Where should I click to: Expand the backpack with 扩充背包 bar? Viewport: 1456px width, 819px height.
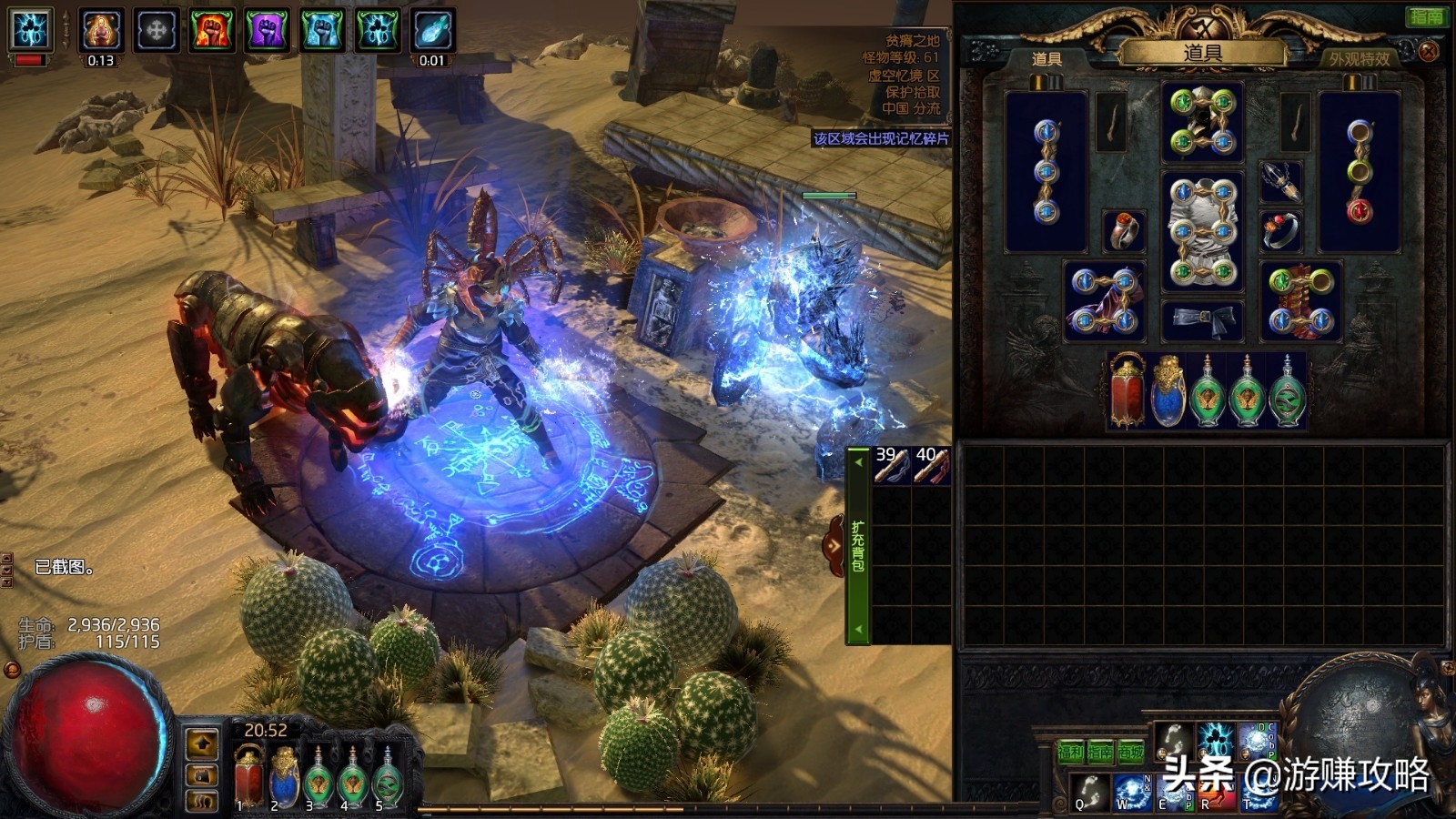[x=857, y=546]
